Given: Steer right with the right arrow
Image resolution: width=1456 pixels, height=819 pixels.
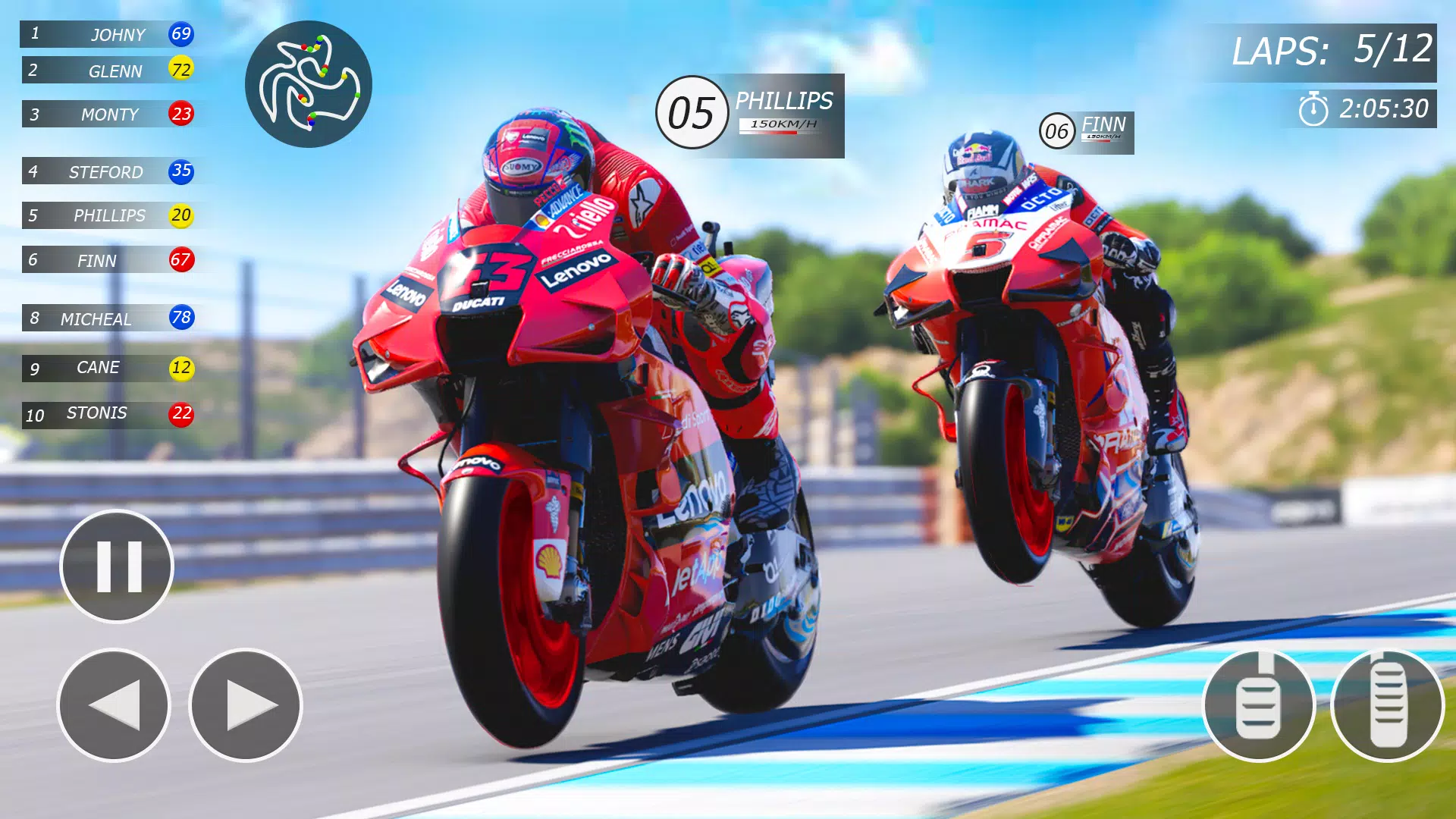Looking at the screenshot, I should (x=246, y=705).
